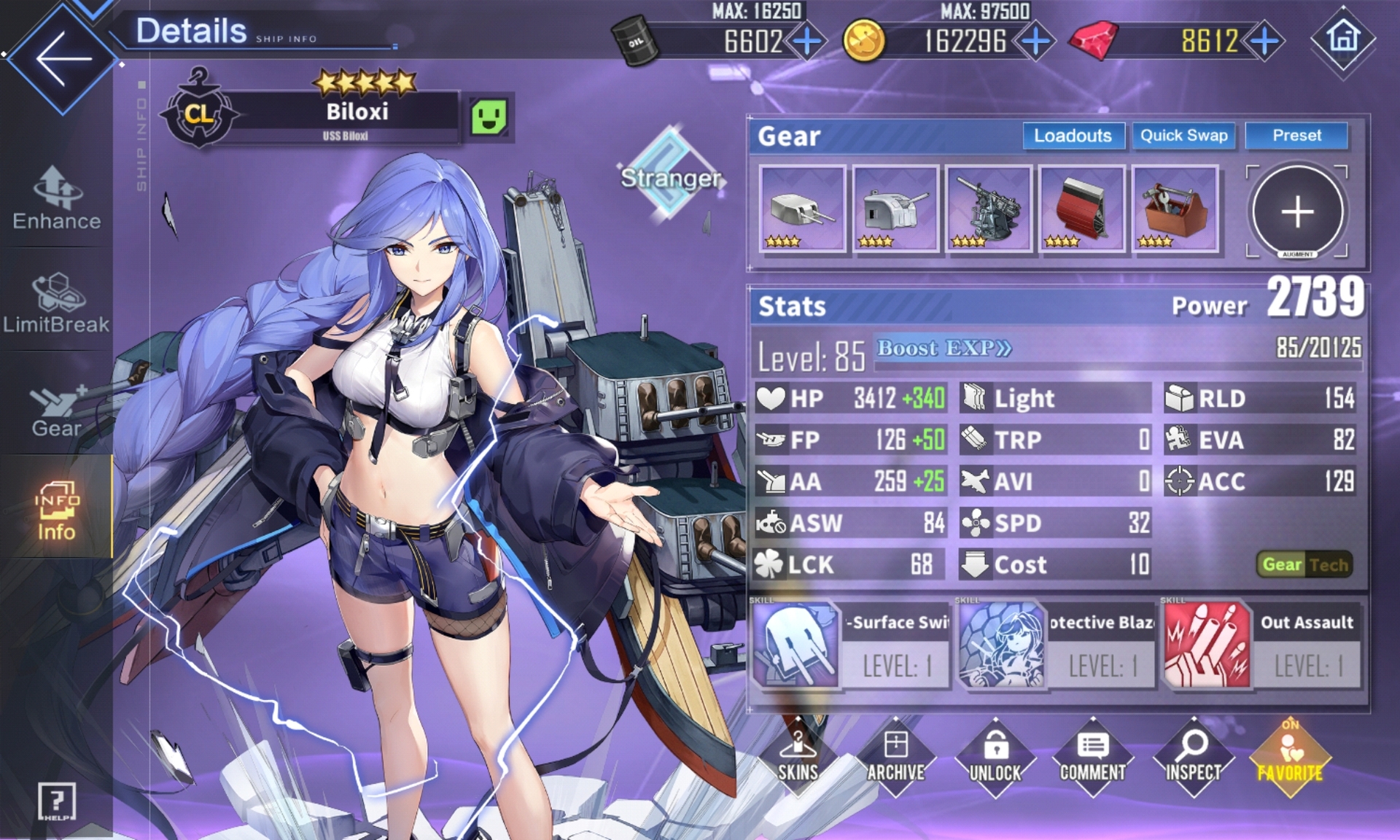Open the Help question mark
Viewport: 1400px width, 840px height.
click(56, 801)
